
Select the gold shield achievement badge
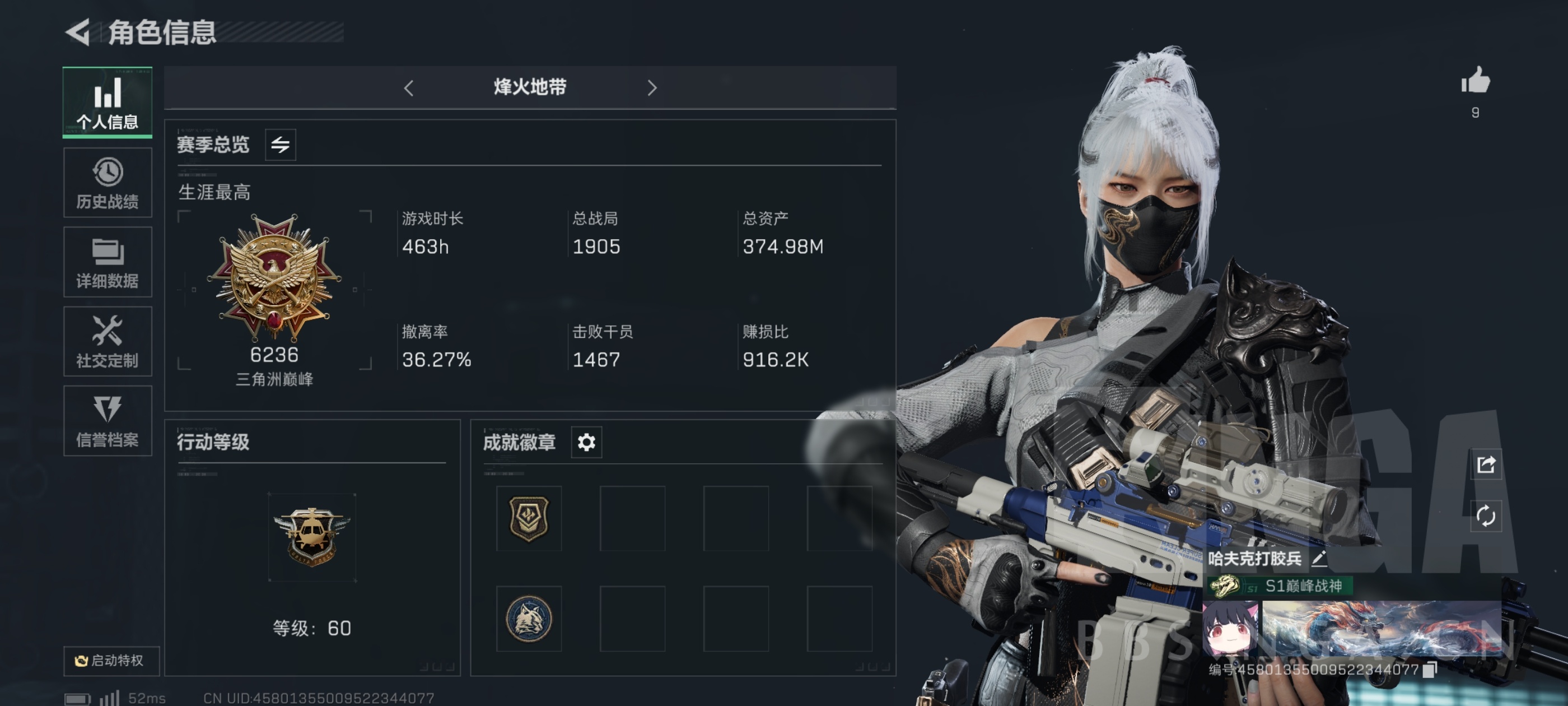coord(528,518)
